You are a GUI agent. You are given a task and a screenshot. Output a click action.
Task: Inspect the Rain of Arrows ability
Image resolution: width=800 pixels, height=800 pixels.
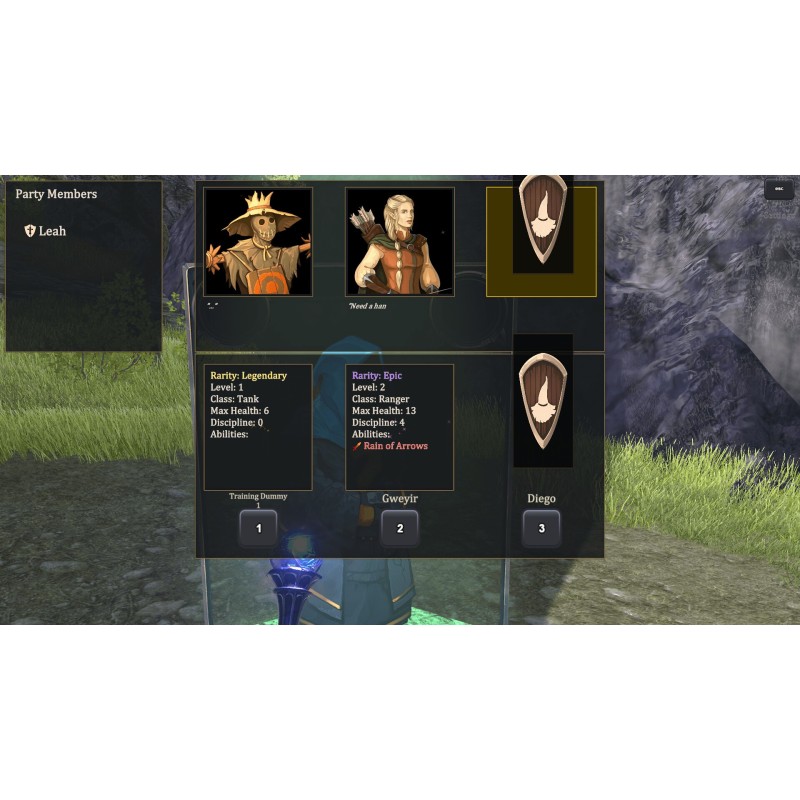[390, 446]
